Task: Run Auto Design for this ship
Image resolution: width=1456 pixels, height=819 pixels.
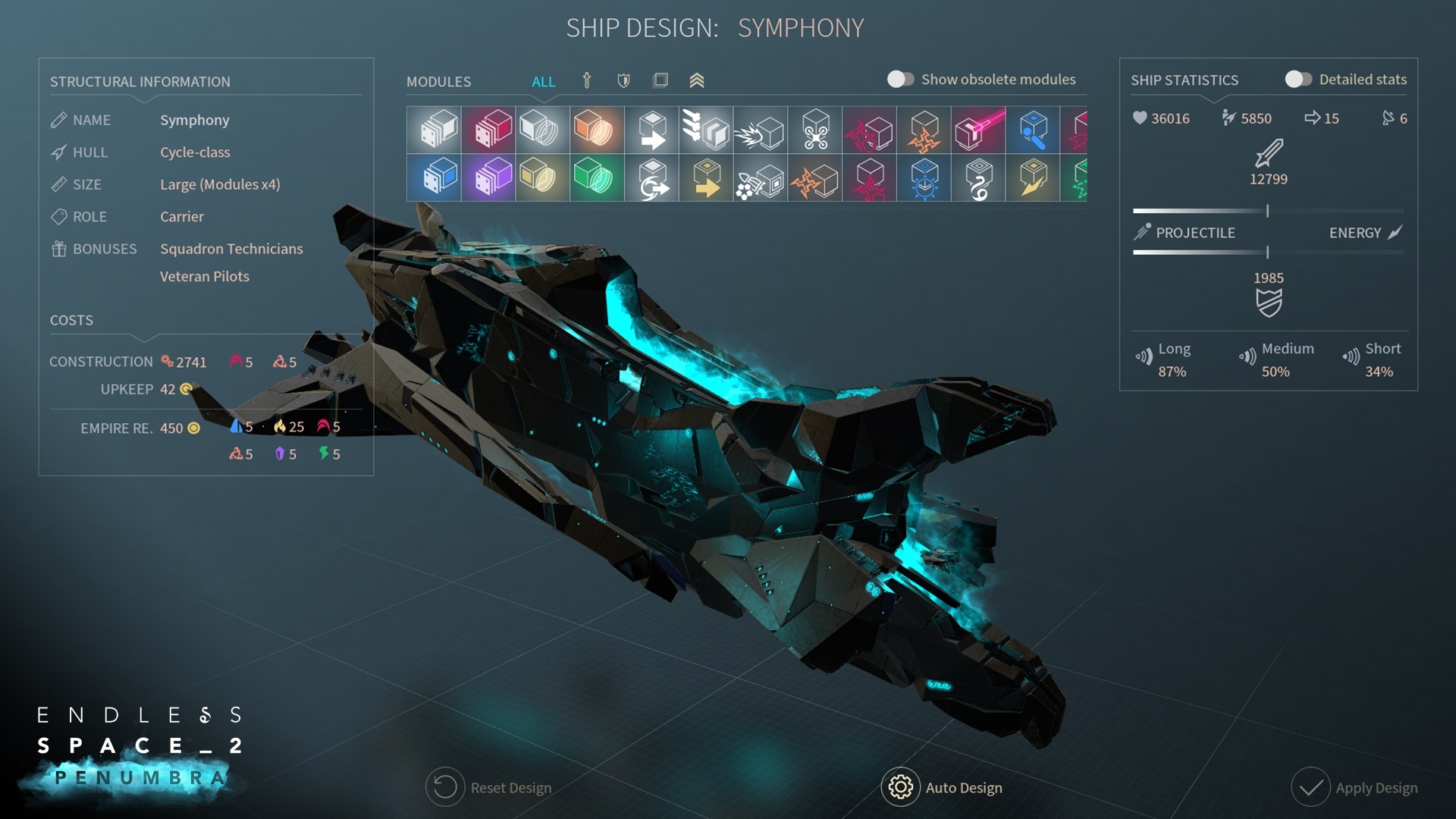Action: [x=943, y=788]
